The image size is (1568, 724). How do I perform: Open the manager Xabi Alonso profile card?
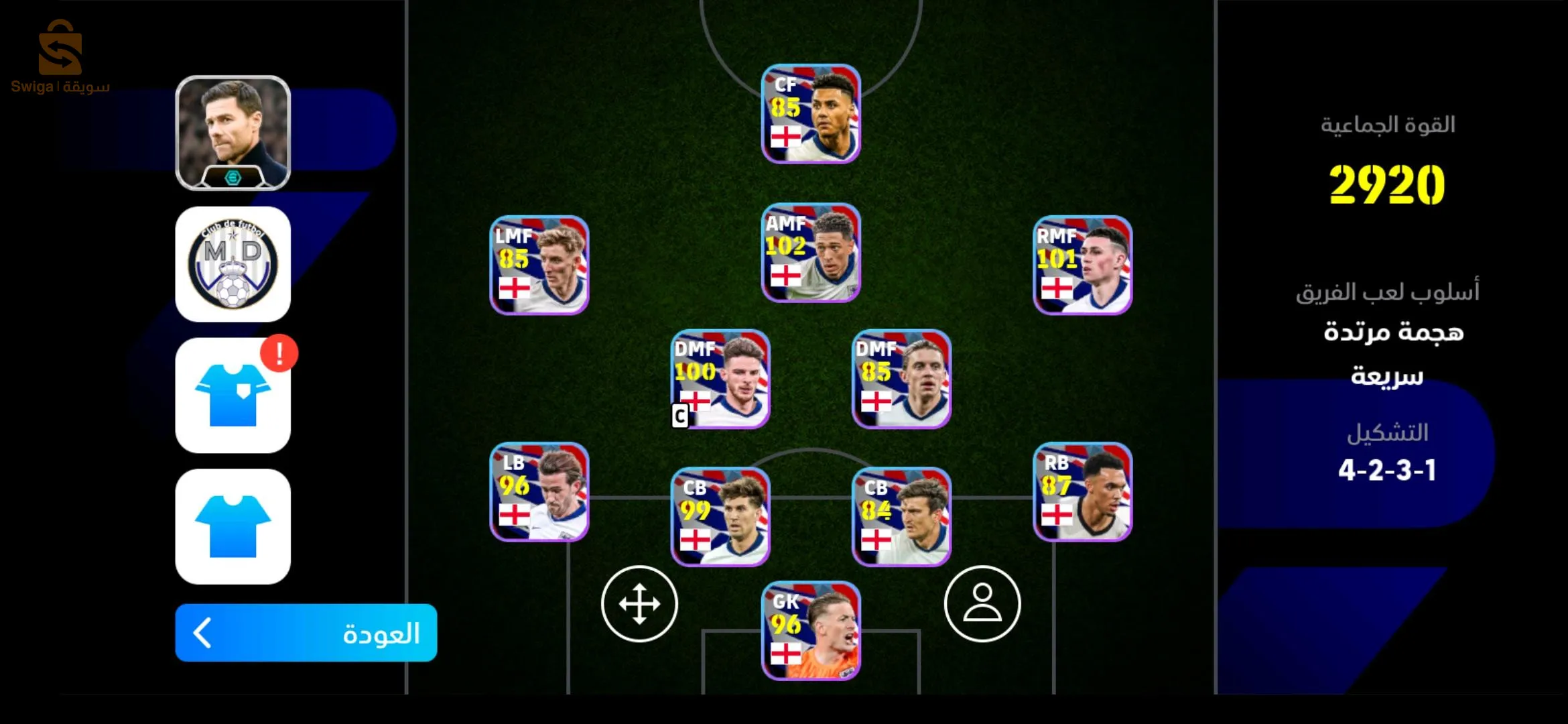tap(233, 132)
